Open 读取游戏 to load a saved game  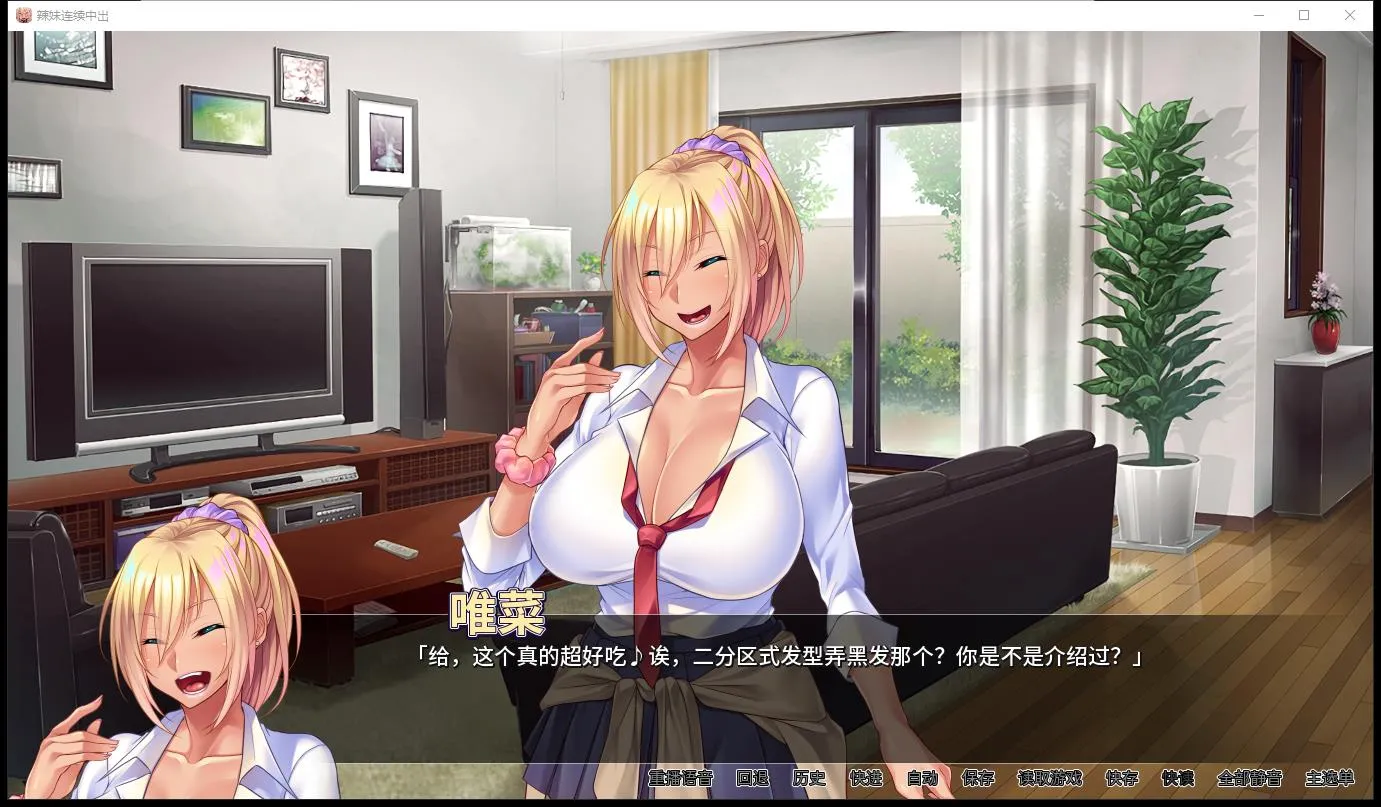tap(1048, 779)
